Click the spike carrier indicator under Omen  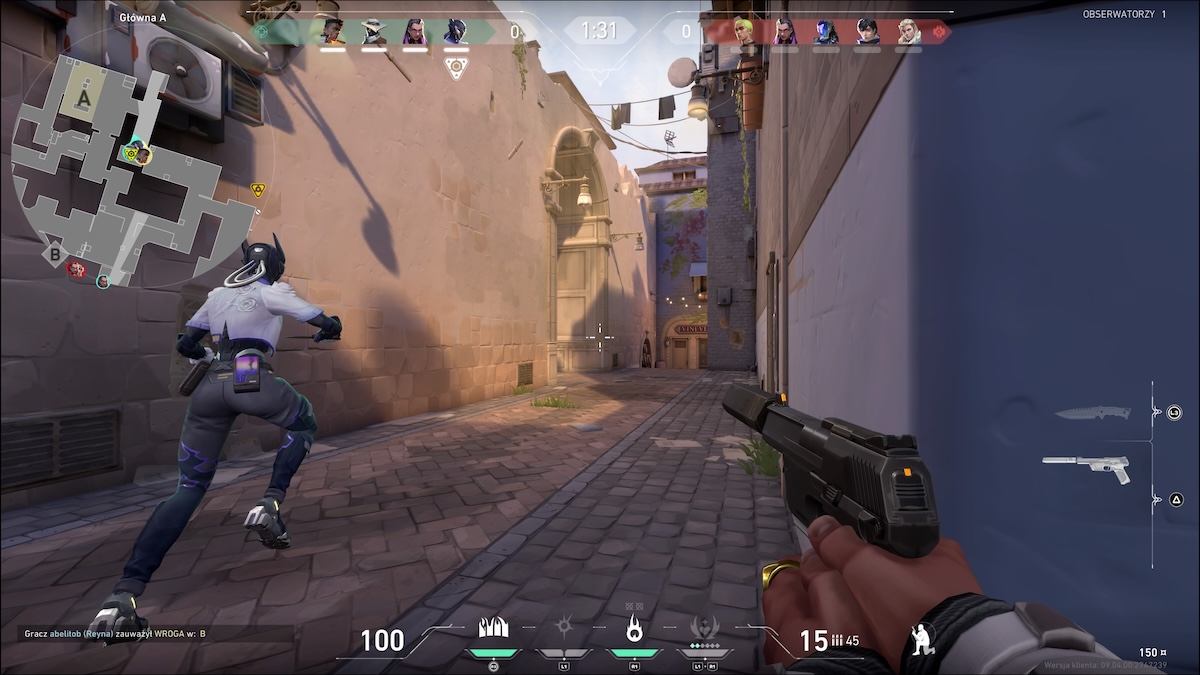point(455,68)
